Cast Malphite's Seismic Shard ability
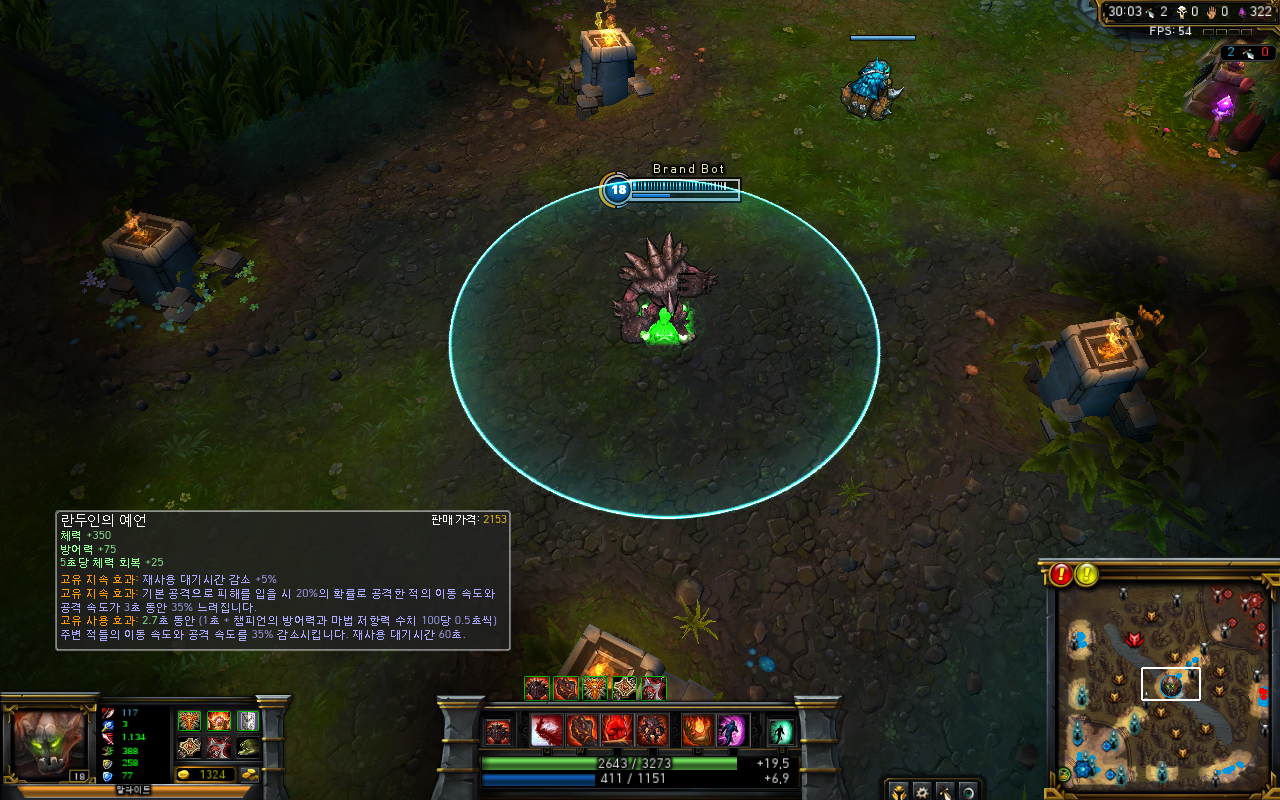This screenshot has height=800, width=1280. tap(547, 731)
